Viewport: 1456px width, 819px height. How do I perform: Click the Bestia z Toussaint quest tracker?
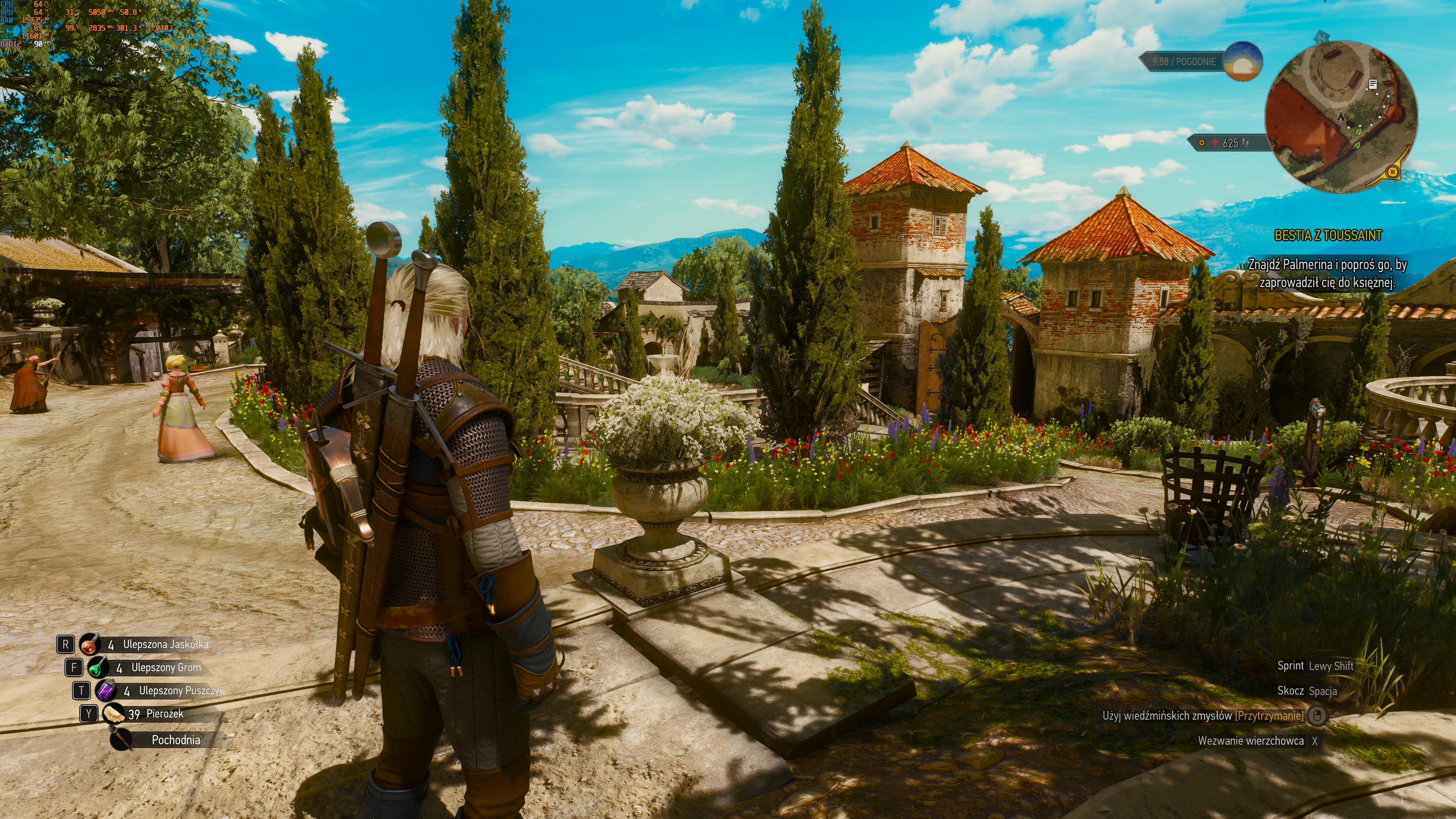[x=1328, y=236]
